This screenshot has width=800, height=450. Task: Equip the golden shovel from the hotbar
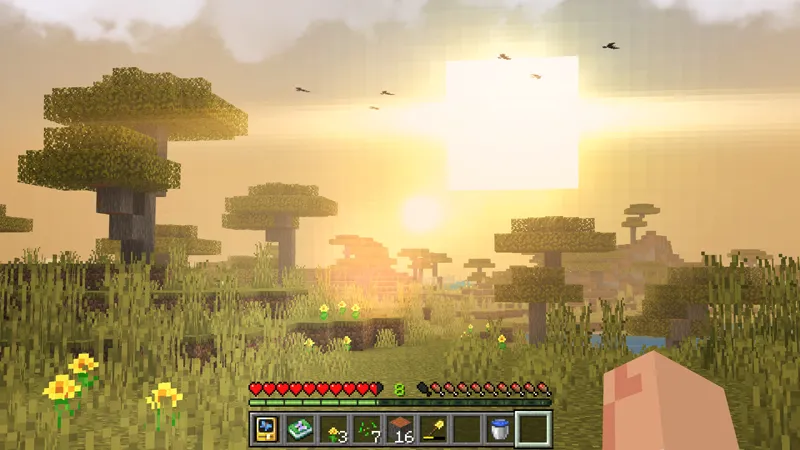[x=434, y=429]
